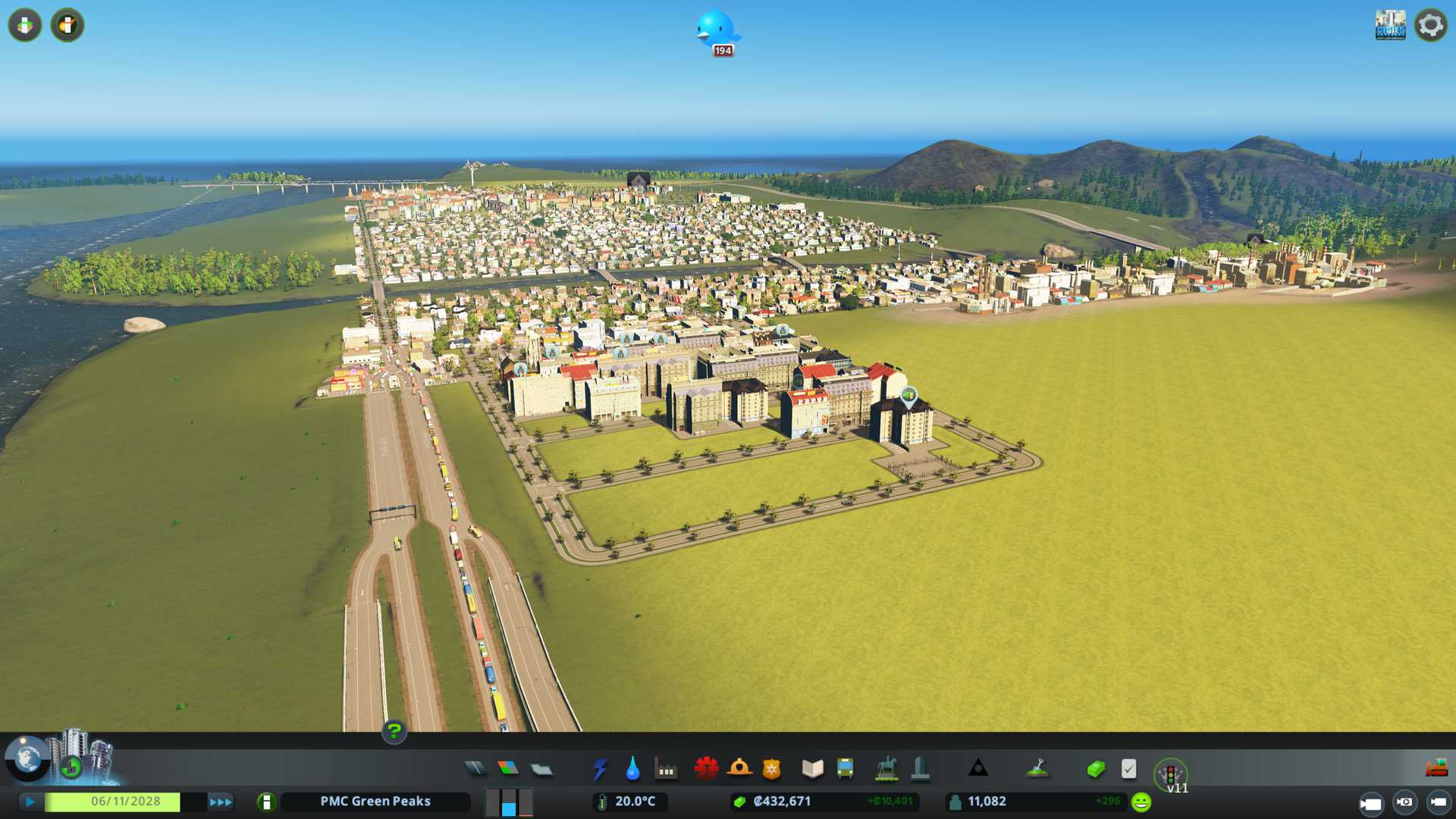This screenshot has height=819, width=1456.
Task: Open the Police badge menu
Action: 772,769
